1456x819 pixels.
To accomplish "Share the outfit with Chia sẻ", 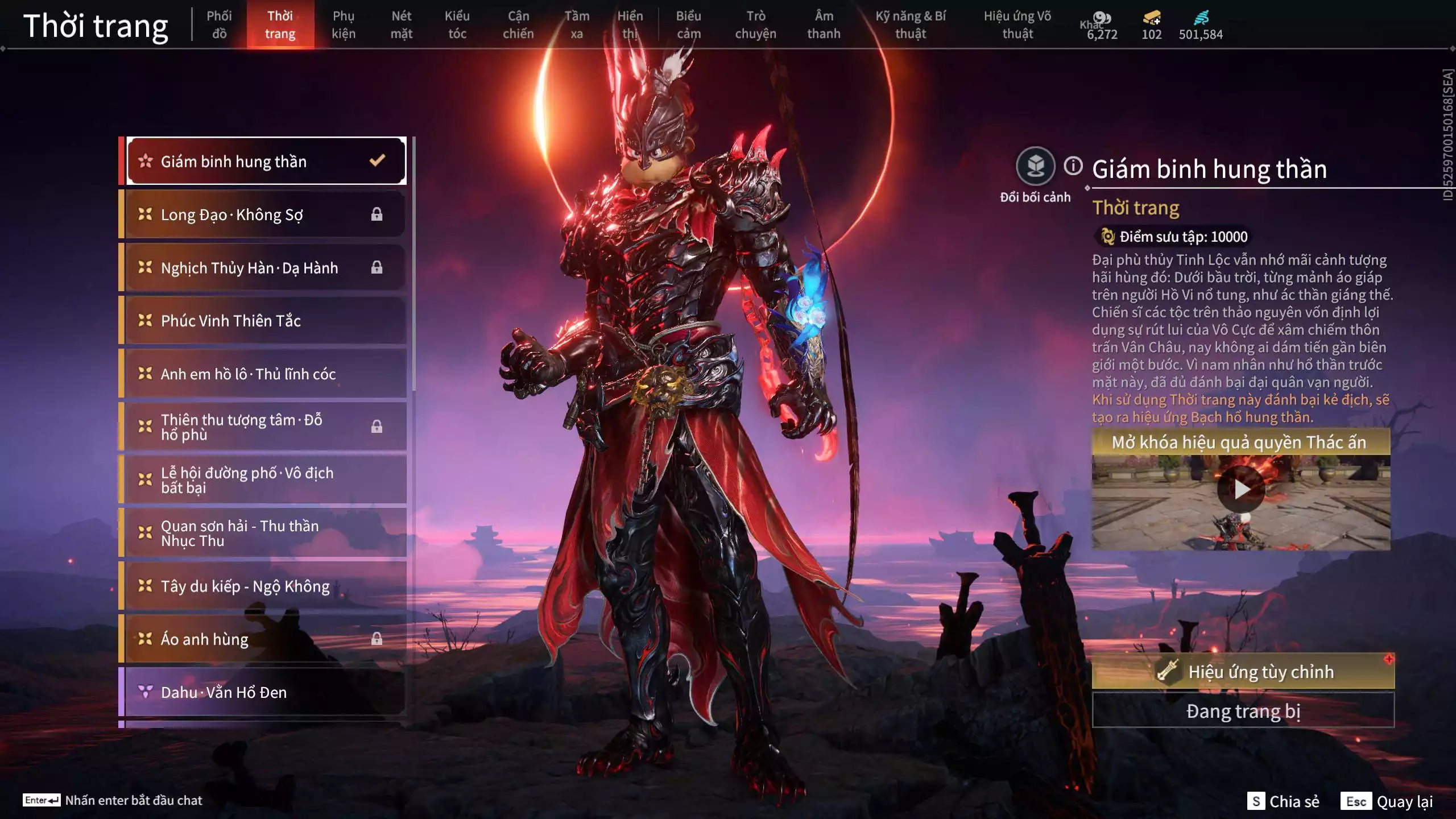I will [x=1284, y=801].
